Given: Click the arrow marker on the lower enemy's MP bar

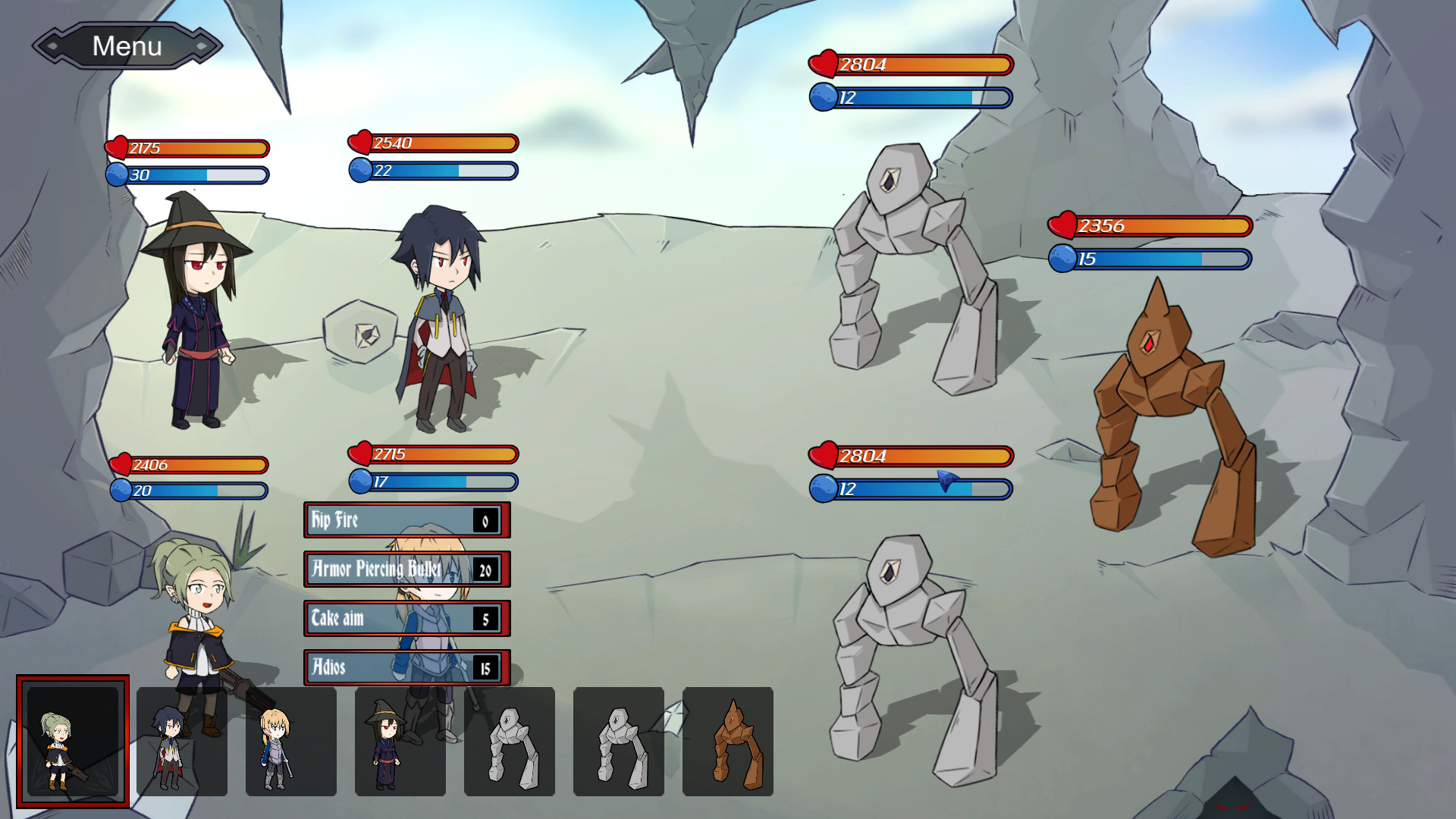Looking at the screenshot, I should [x=944, y=483].
